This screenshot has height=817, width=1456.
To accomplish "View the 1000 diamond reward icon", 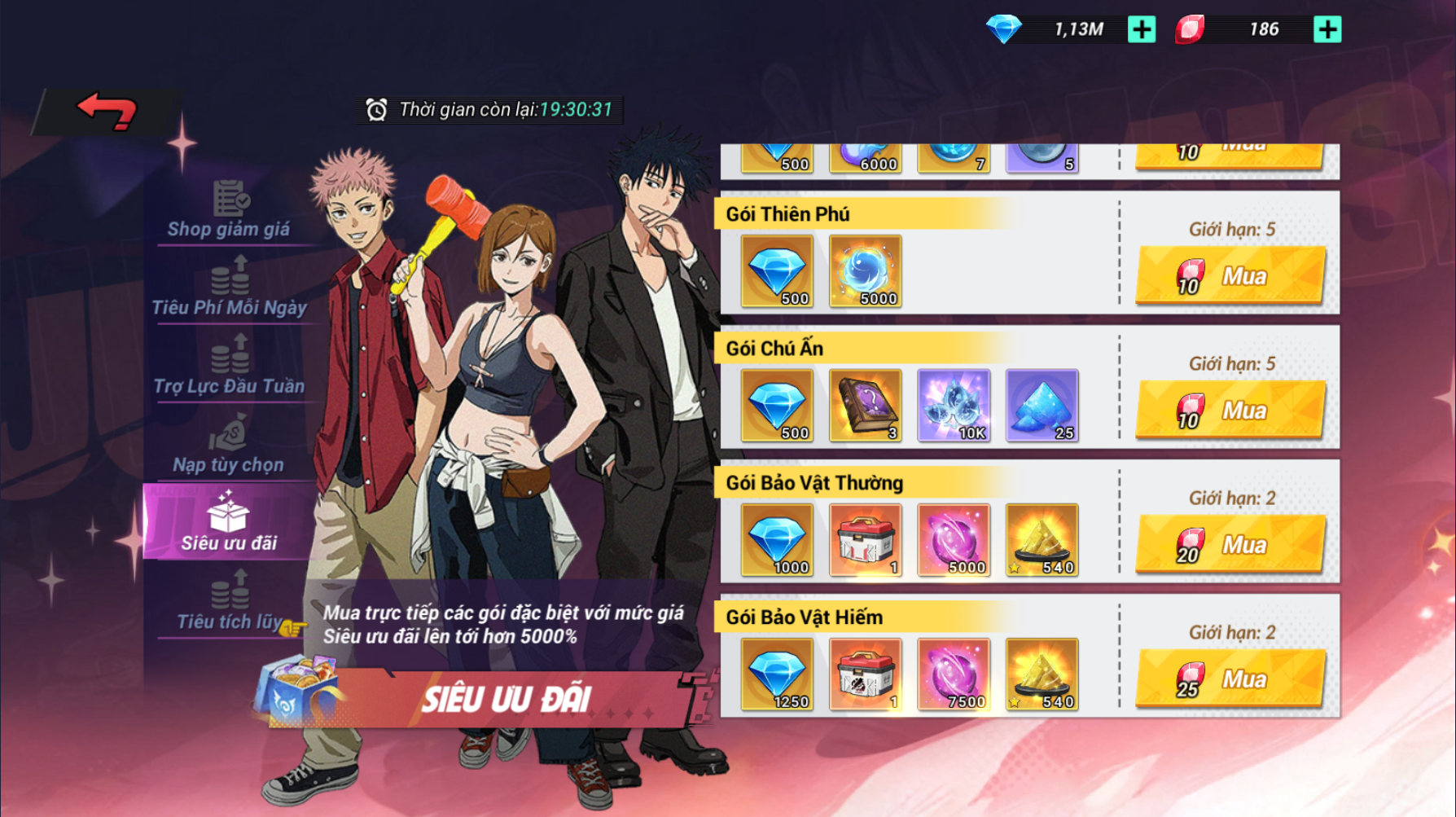I will click(777, 539).
